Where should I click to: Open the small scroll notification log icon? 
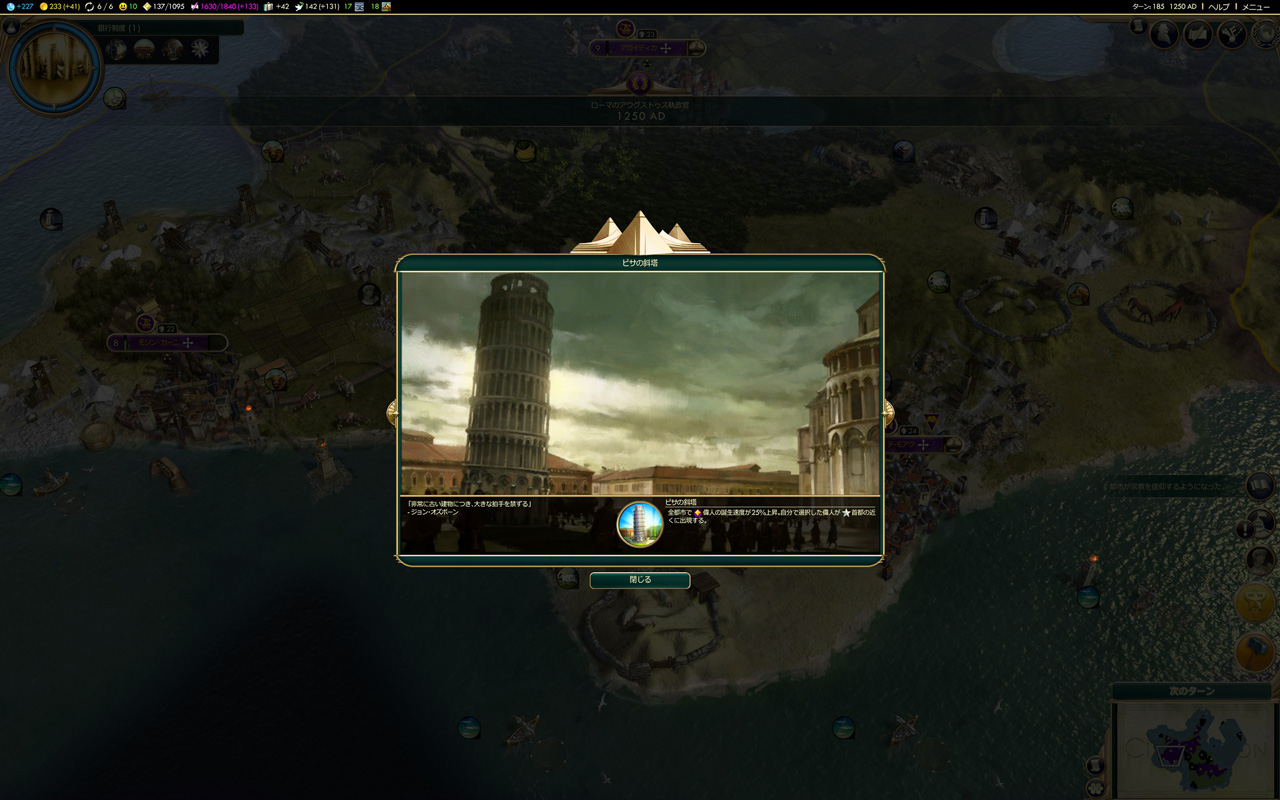[x=1138, y=27]
